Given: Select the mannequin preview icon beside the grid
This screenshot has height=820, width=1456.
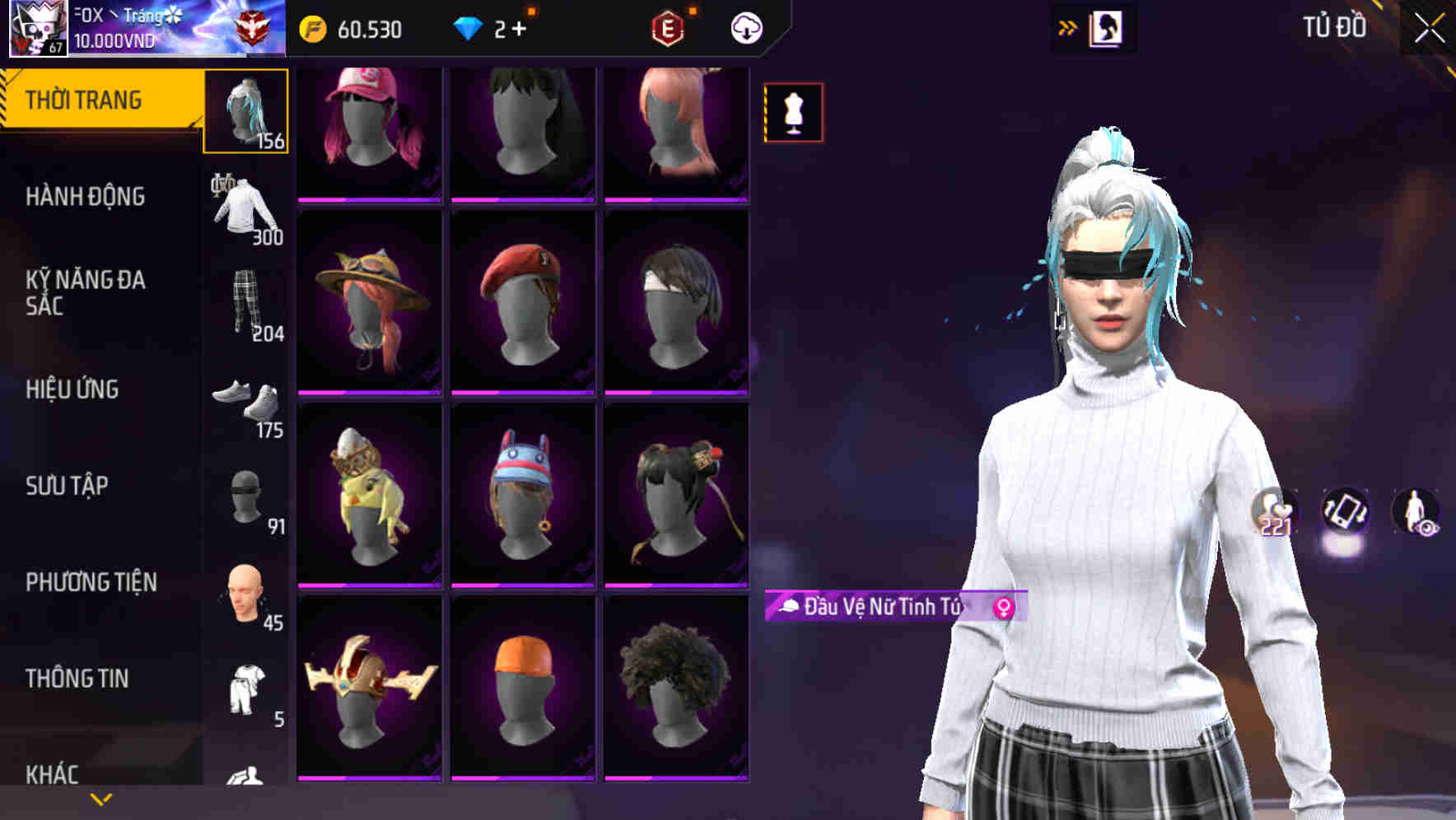Looking at the screenshot, I should point(792,113).
